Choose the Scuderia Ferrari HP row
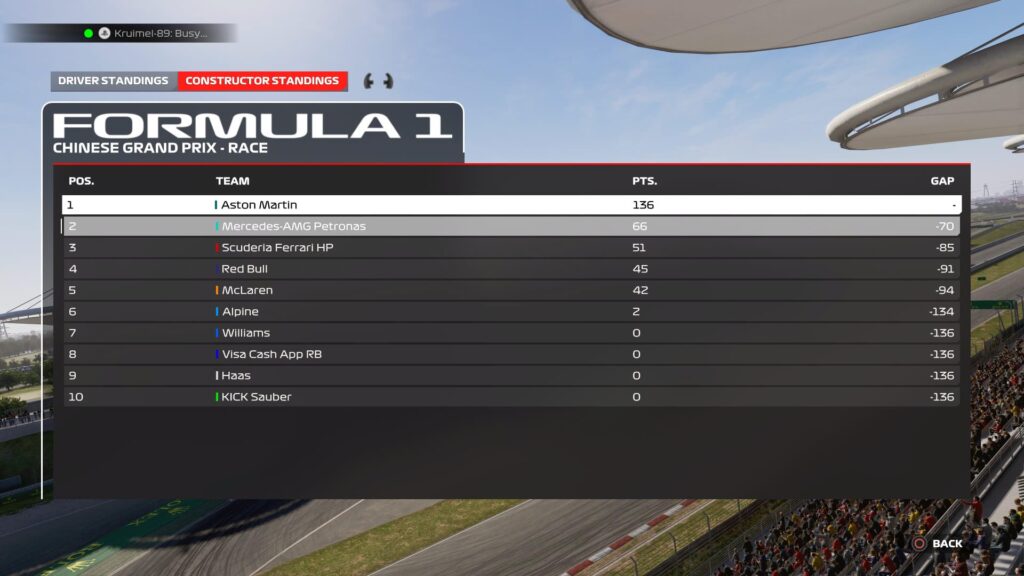Viewport: 1024px width, 576px height. 511,248
